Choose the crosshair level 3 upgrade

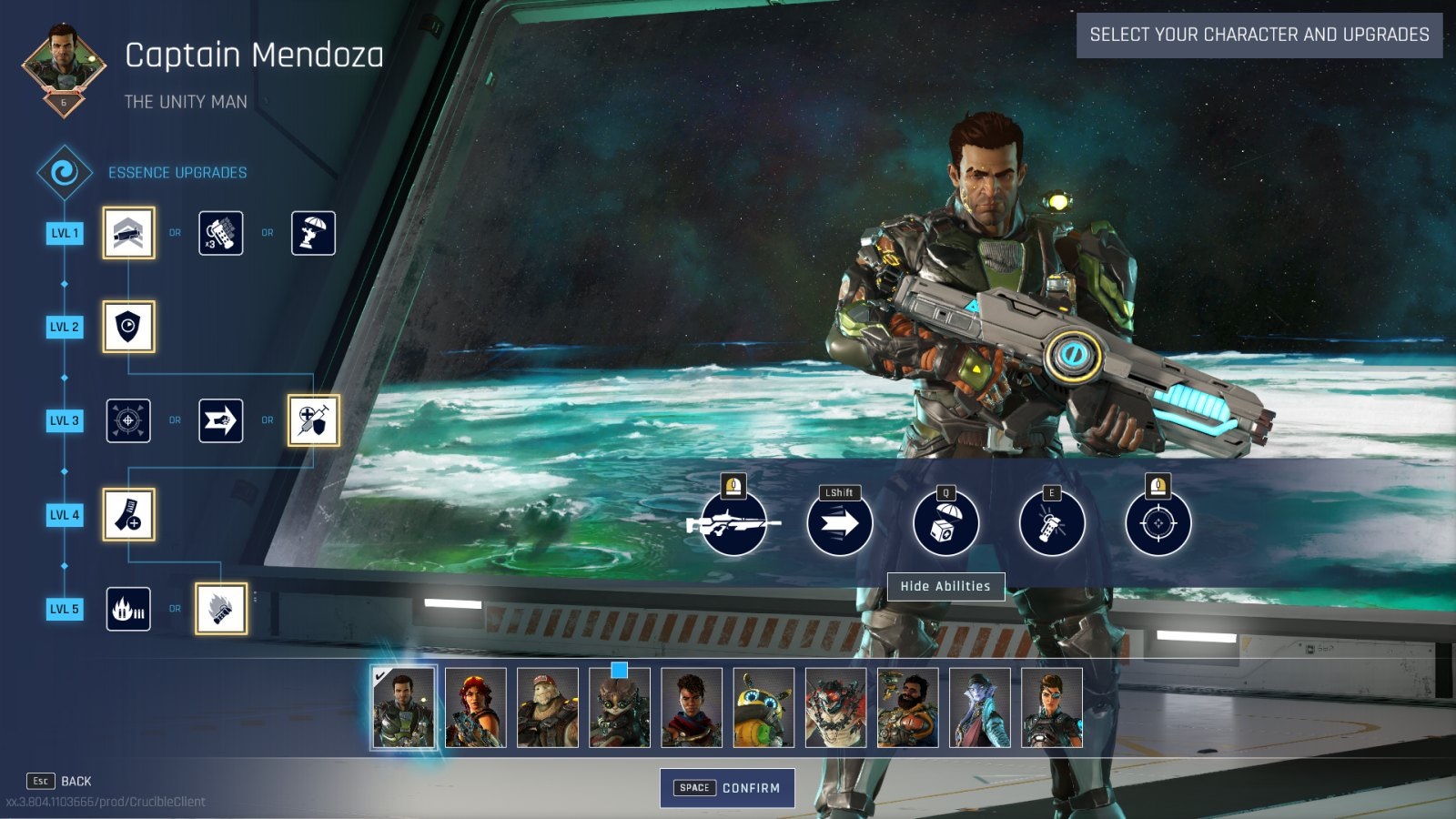[x=128, y=420]
